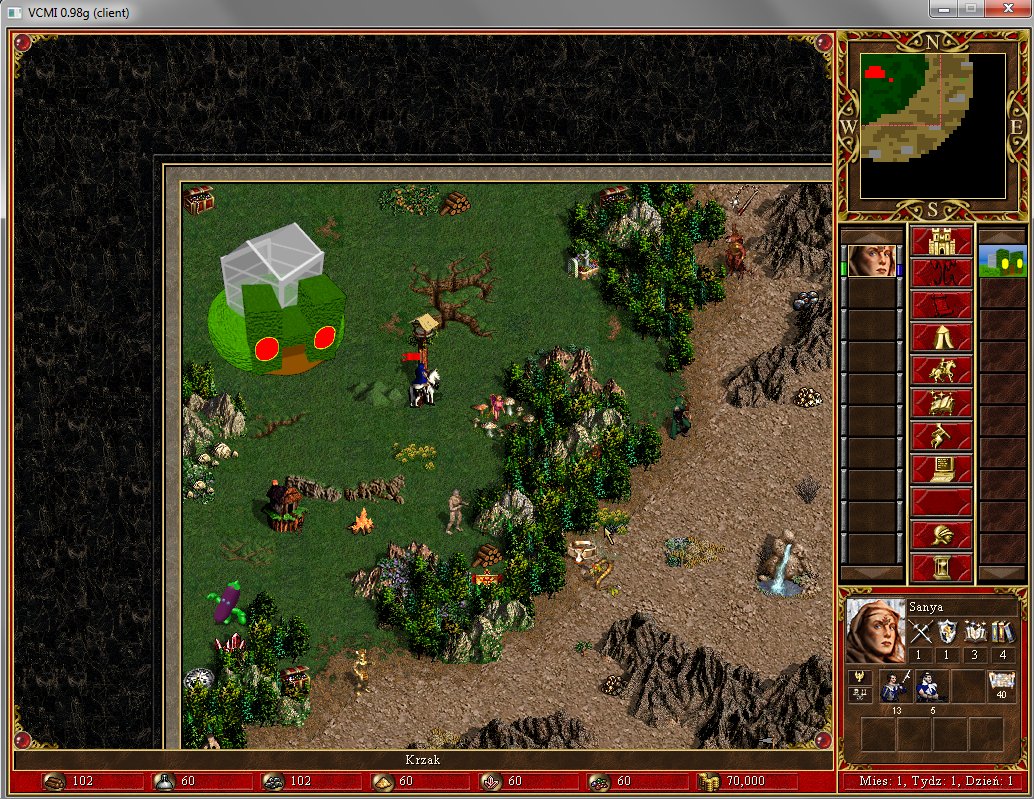Image resolution: width=1034 pixels, height=799 pixels.
Task: Select next hero with the helmet button
Action: tap(941, 535)
